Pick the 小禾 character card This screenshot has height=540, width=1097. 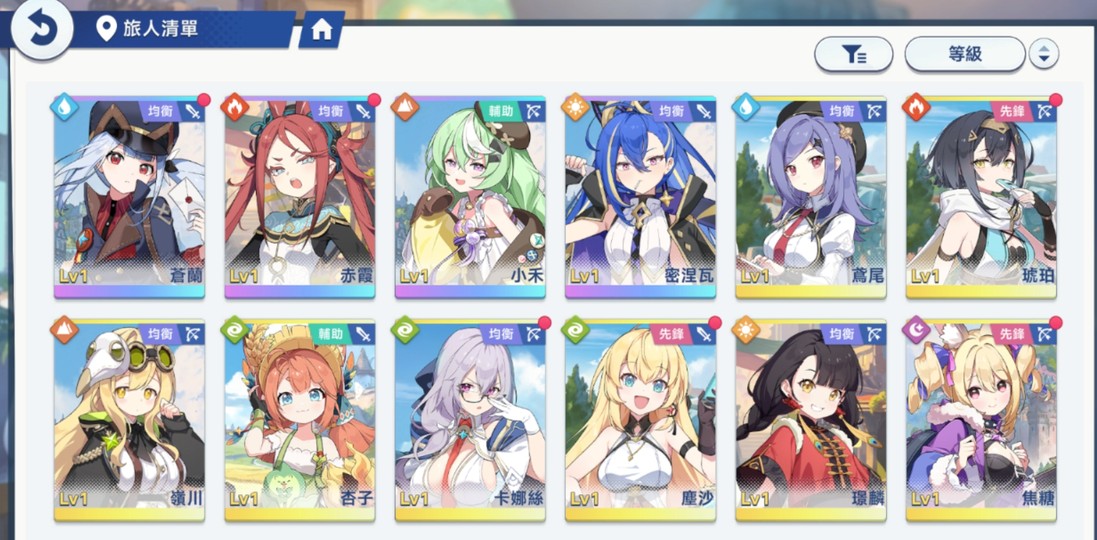[470, 197]
